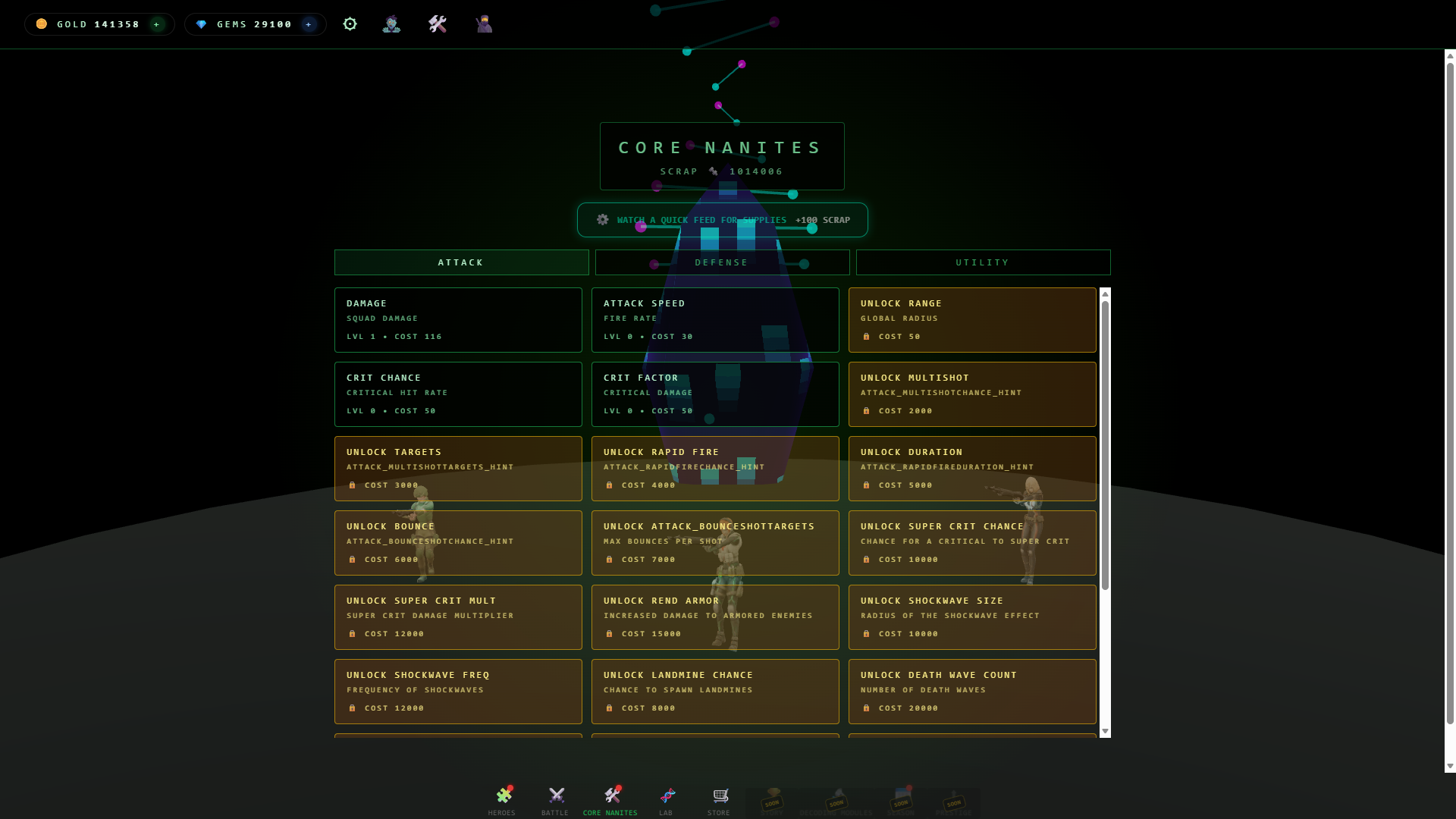Screen dimensions: 1456x819
Task: Watch a quick feed for +100 scrap
Action: pyautogui.click(x=721, y=220)
